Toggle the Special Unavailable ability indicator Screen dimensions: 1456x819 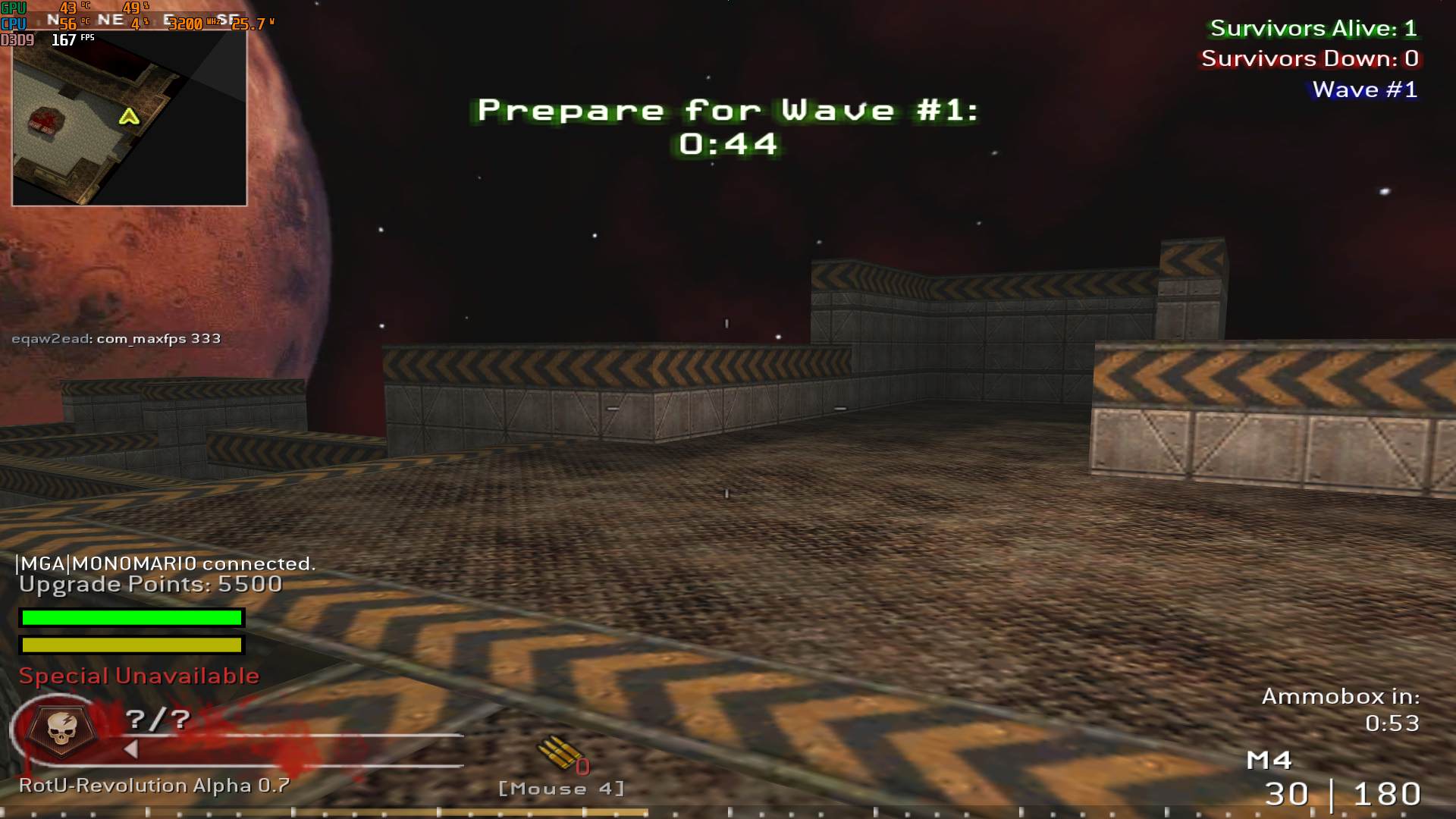(140, 675)
